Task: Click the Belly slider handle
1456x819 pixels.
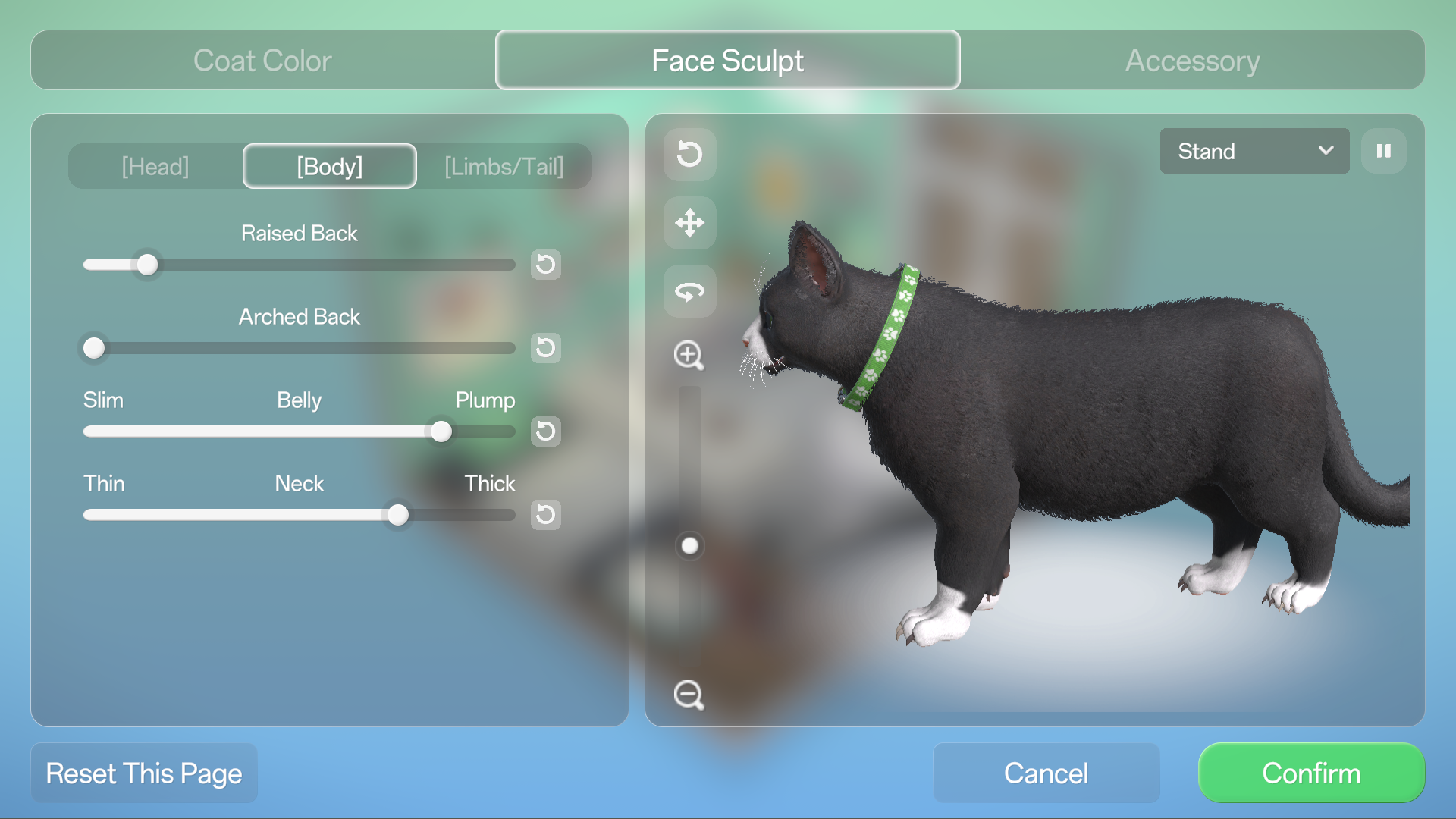Action: (441, 431)
